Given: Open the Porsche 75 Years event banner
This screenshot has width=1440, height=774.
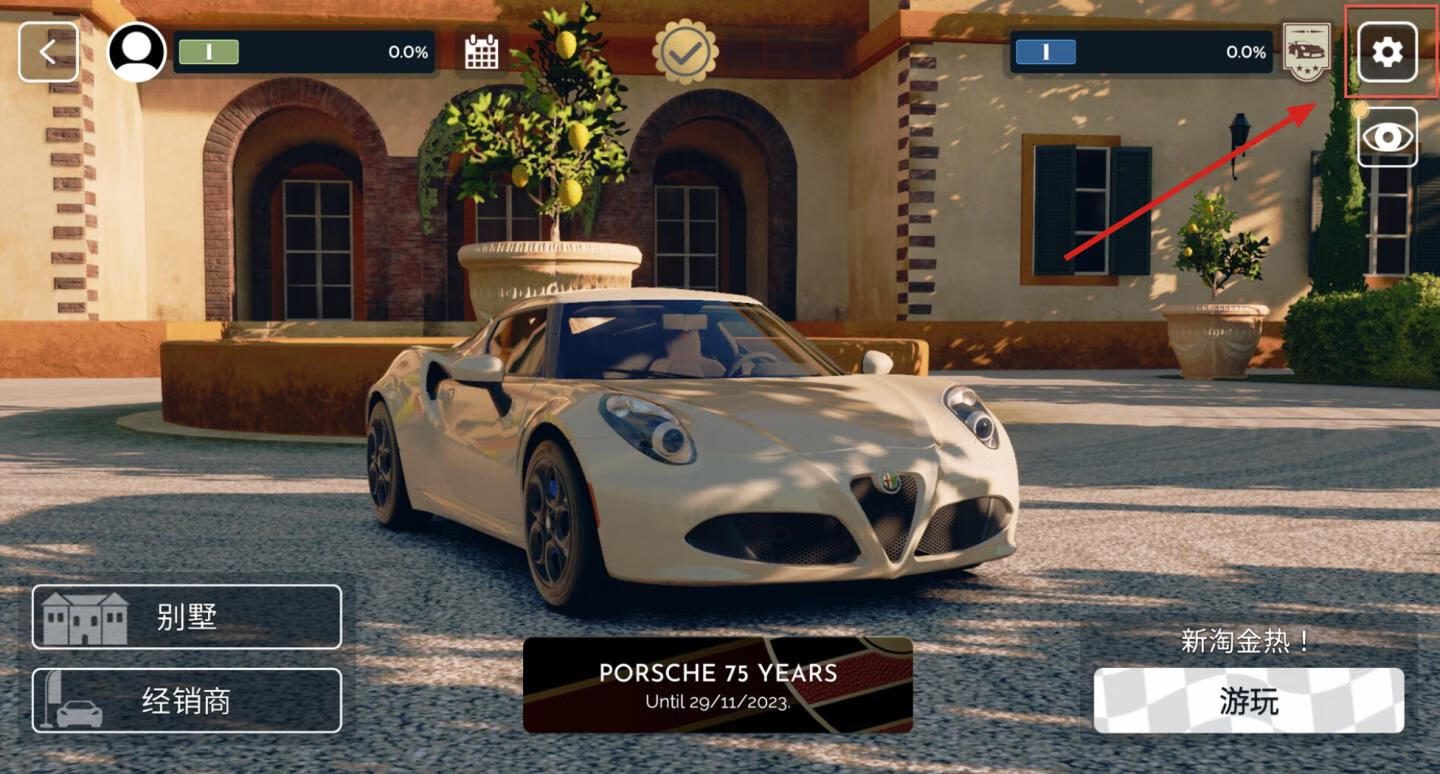Looking at the screenshot, I should pos(718,685).
